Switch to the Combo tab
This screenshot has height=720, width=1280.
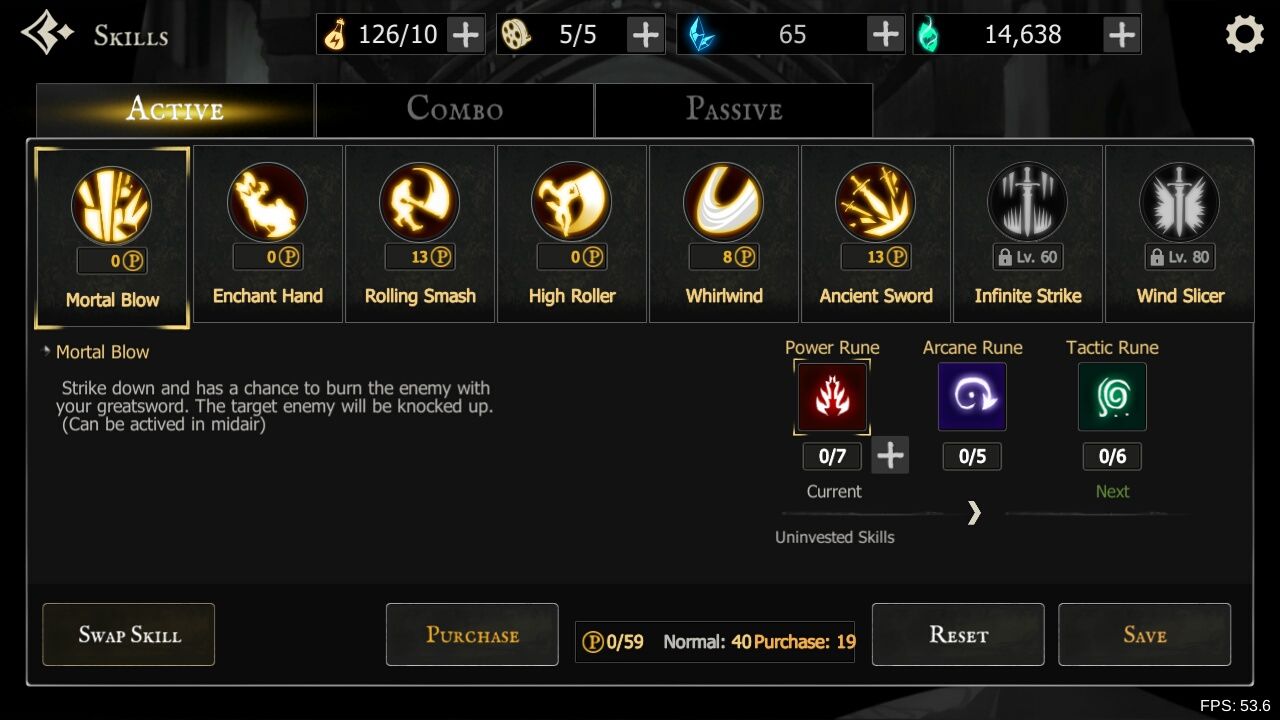[x=454, y=109]
